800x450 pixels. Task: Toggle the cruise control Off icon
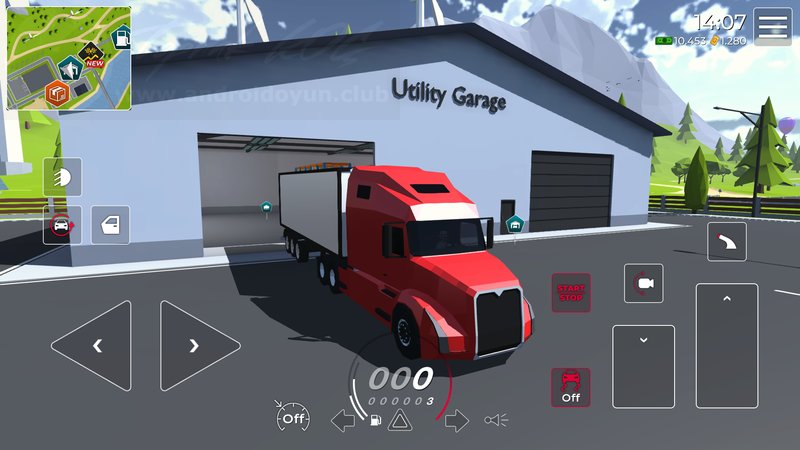click(x=293, y=418)
